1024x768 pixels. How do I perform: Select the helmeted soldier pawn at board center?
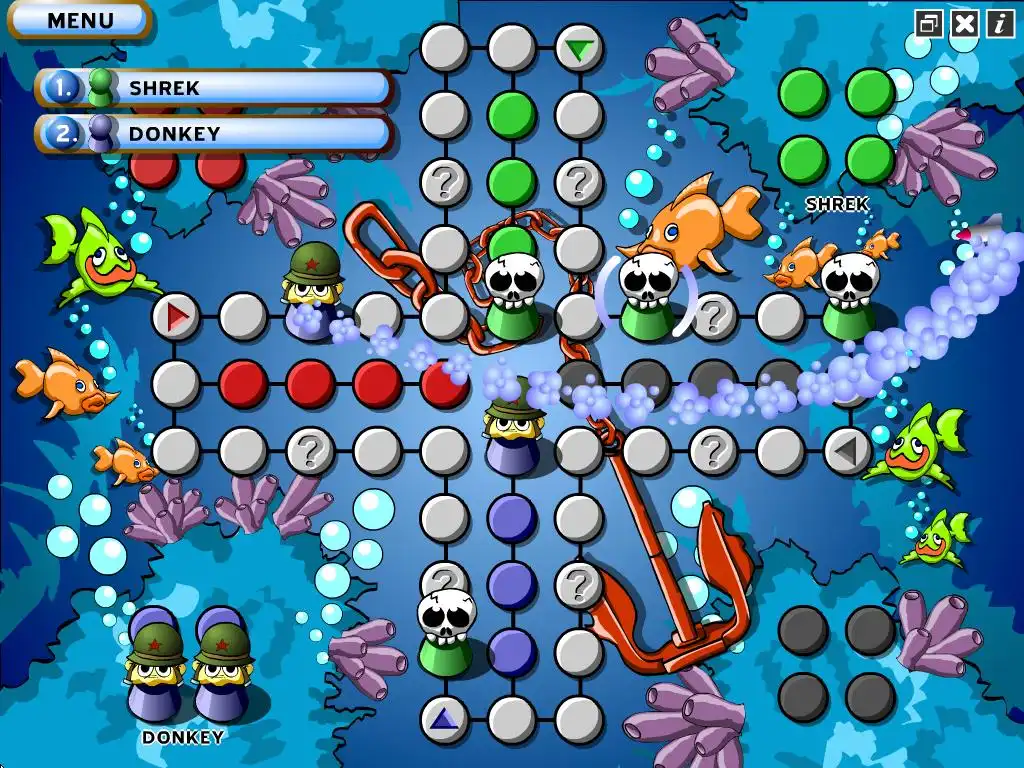coord(512,425)
